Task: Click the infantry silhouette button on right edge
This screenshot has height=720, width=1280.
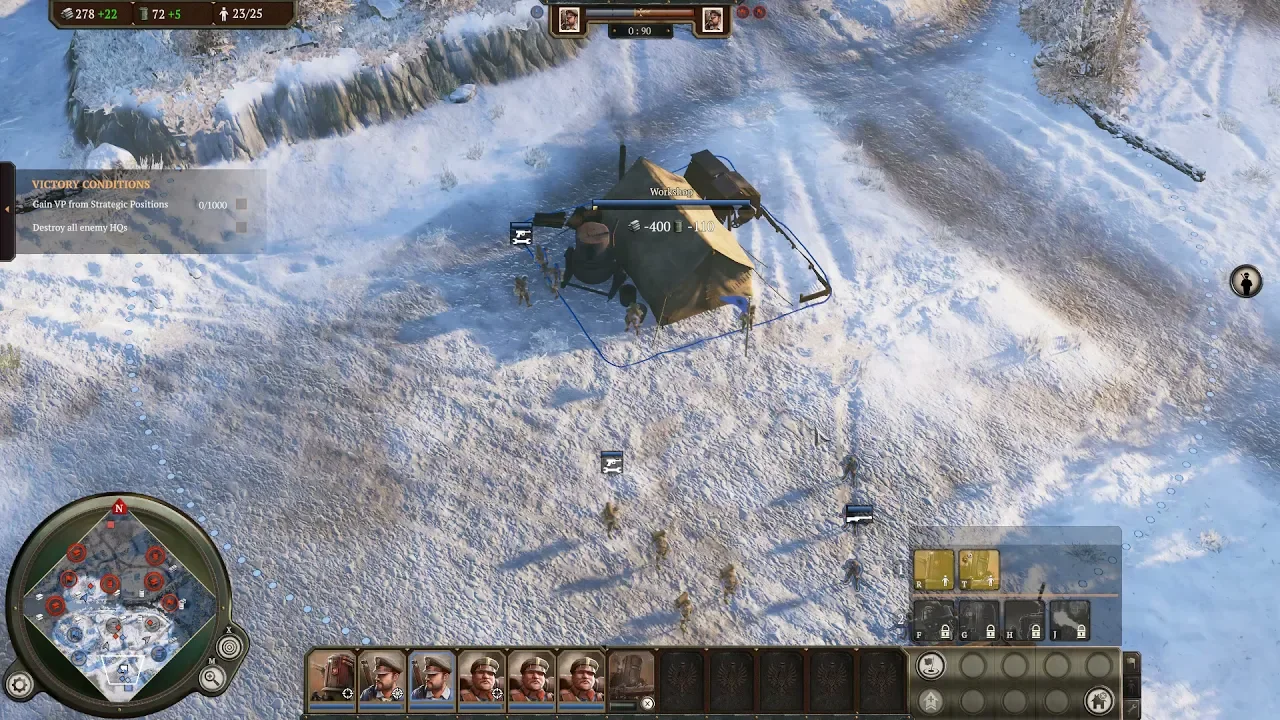Action: [x=1245, y=282]
